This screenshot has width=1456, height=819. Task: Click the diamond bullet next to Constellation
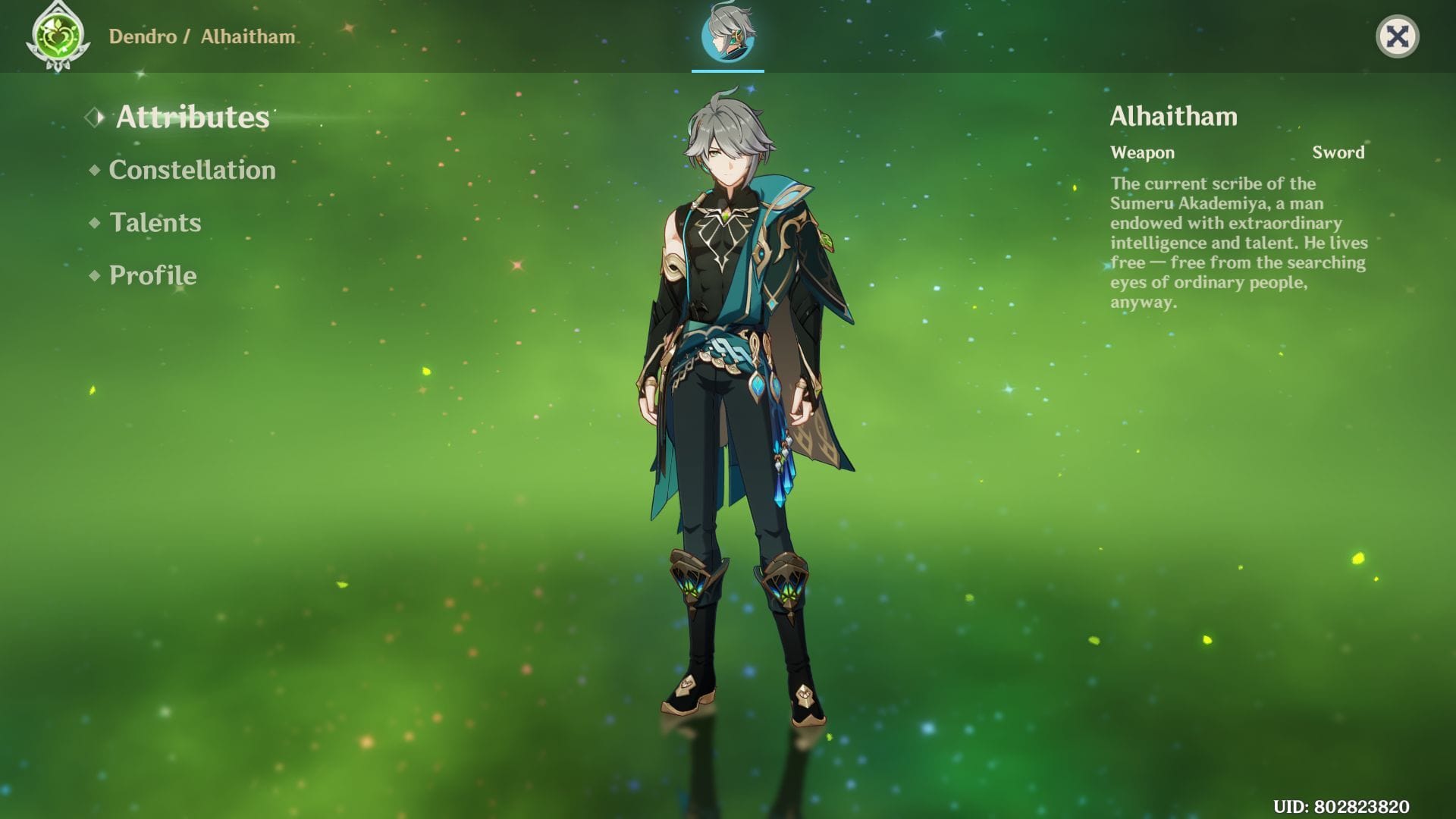[94, 170]
